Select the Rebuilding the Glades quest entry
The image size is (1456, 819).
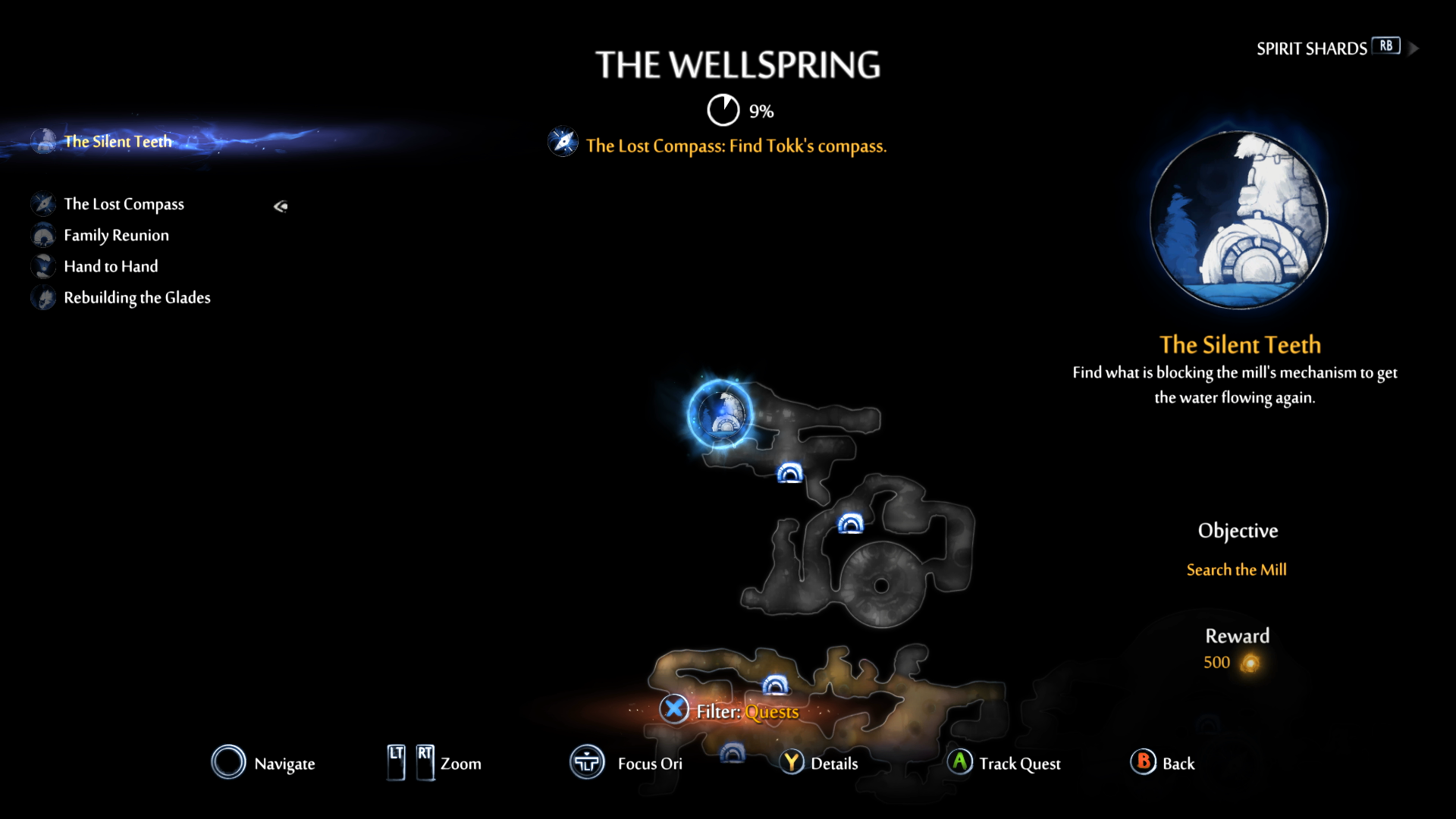point(137,298)
